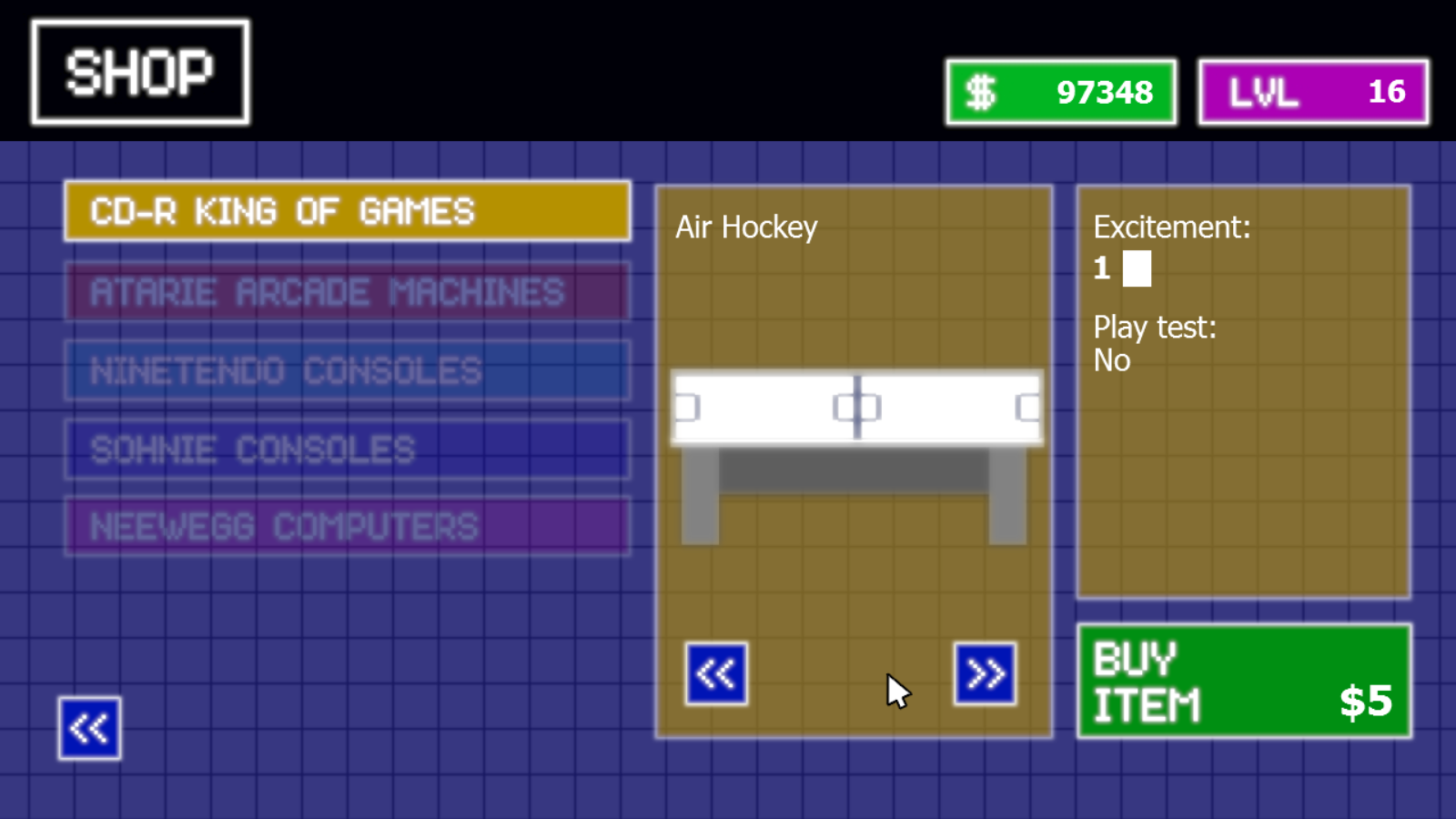Switch to the NINETENDO CONSOLES section
This screenshot has height=819, width=1456.
coord(347,370)
